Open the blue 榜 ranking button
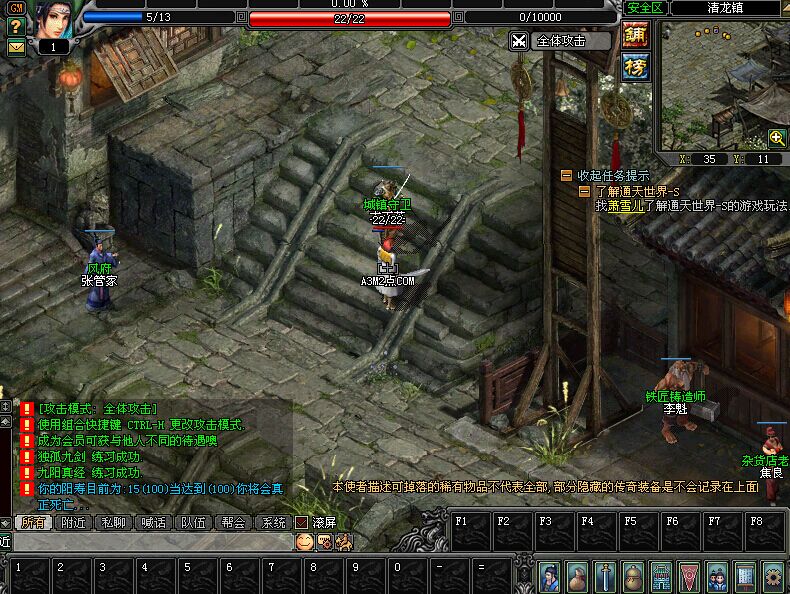 tap(635, 67)
